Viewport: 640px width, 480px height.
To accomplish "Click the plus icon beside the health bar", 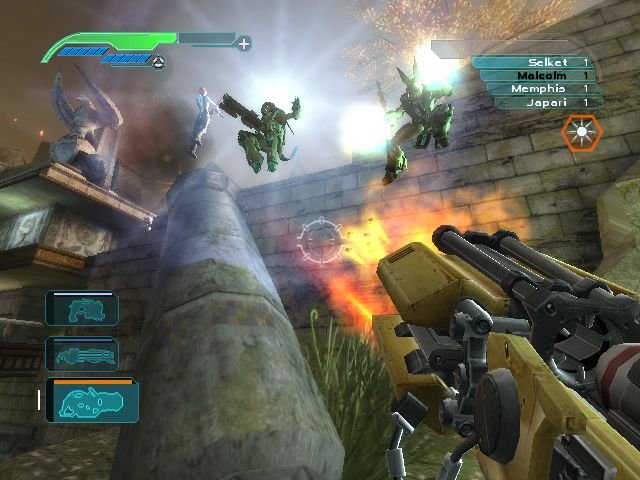I will click(x=244, y=43).
